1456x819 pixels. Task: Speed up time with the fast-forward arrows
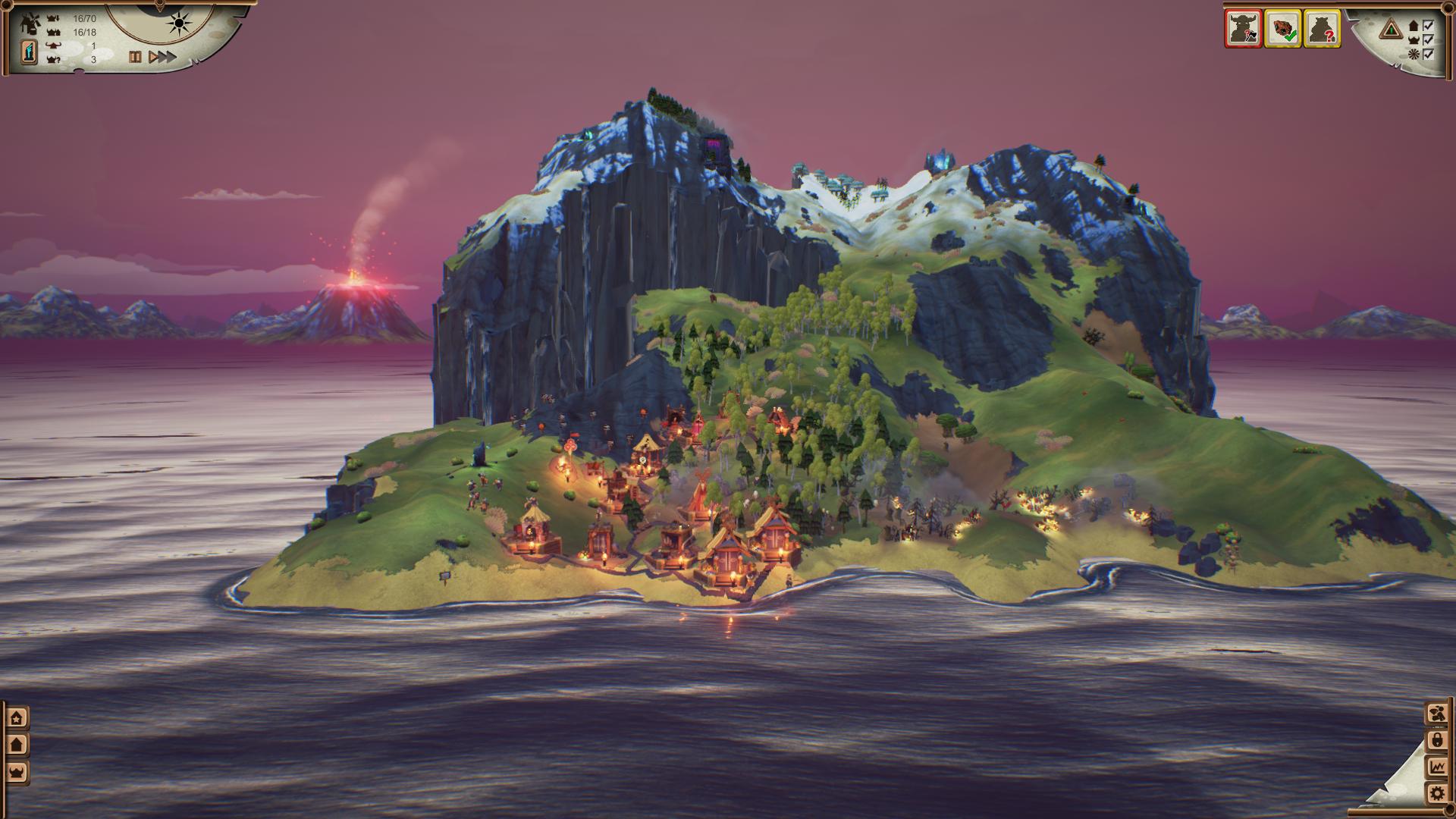pyautogui.click(x=162, y=57)
